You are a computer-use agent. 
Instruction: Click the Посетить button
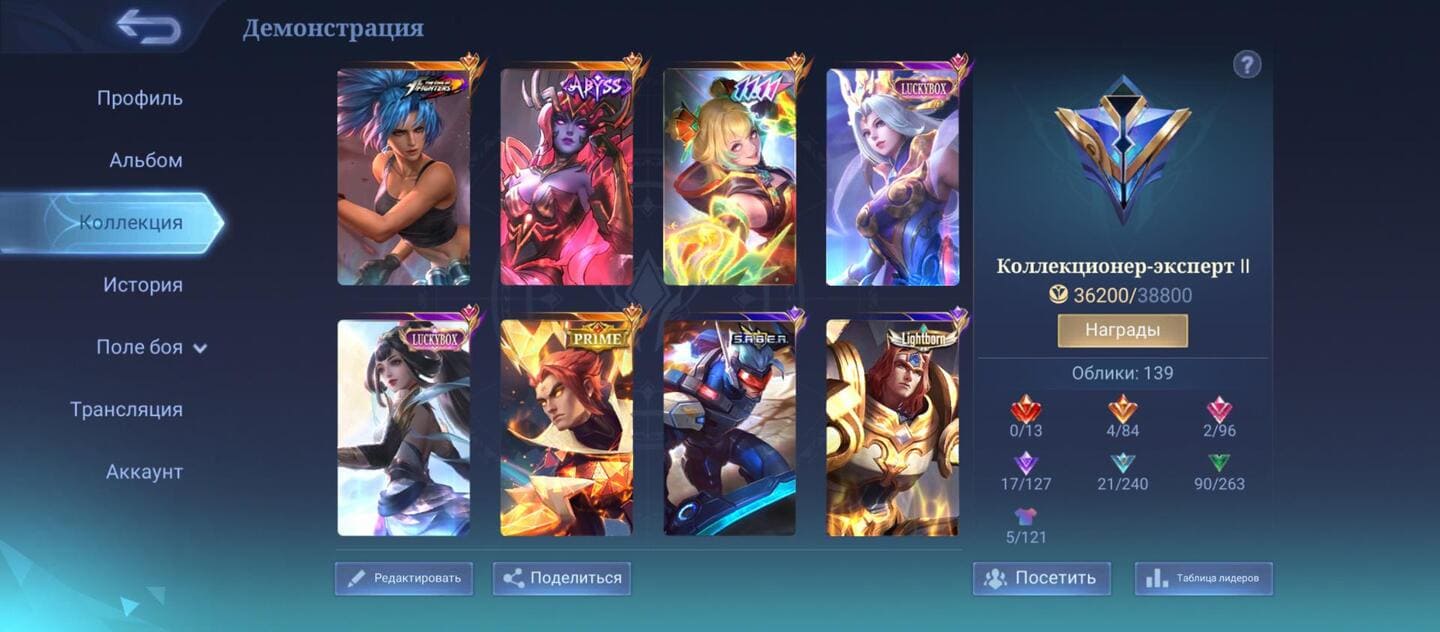(1042, 578)
